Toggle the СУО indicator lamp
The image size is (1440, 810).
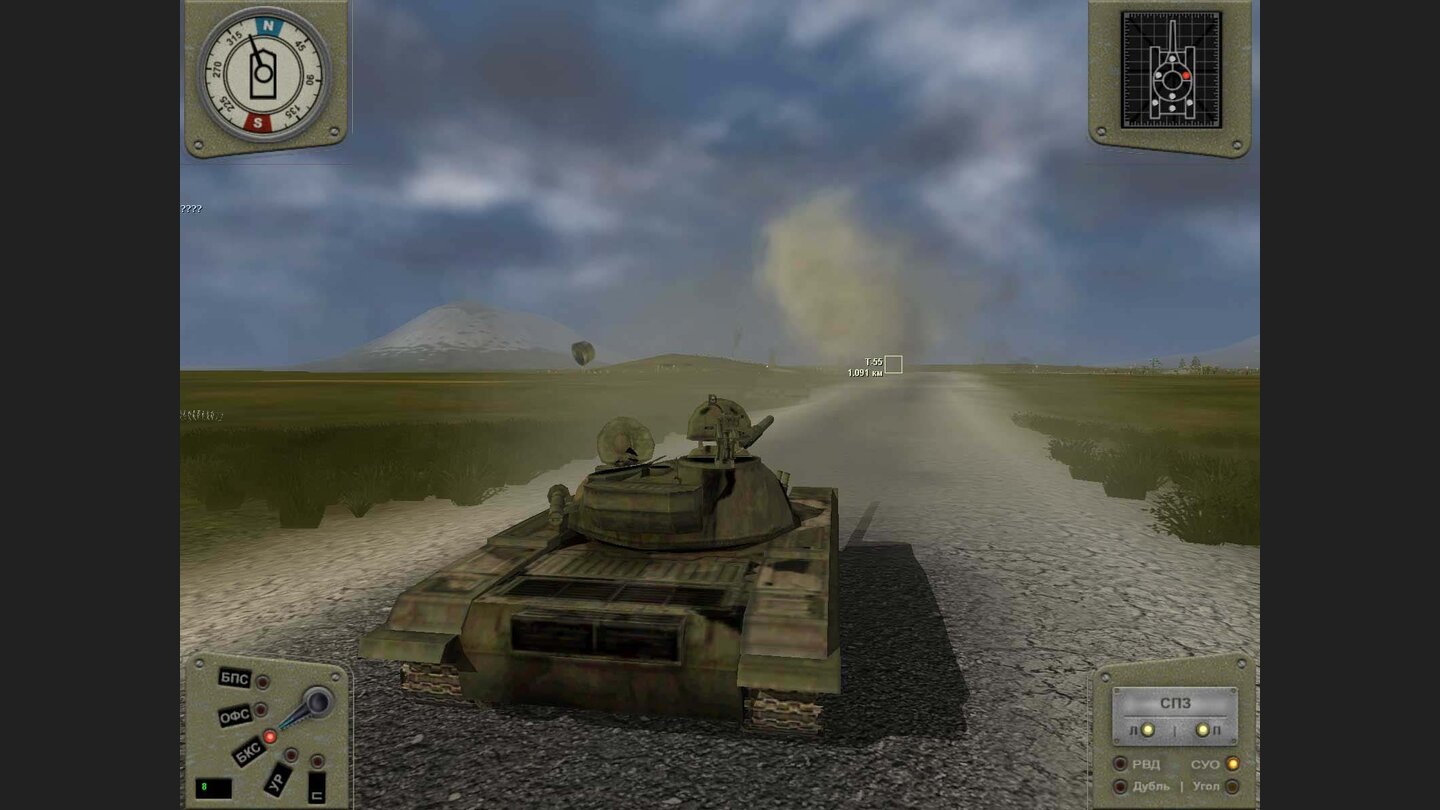coord(1232,763)
